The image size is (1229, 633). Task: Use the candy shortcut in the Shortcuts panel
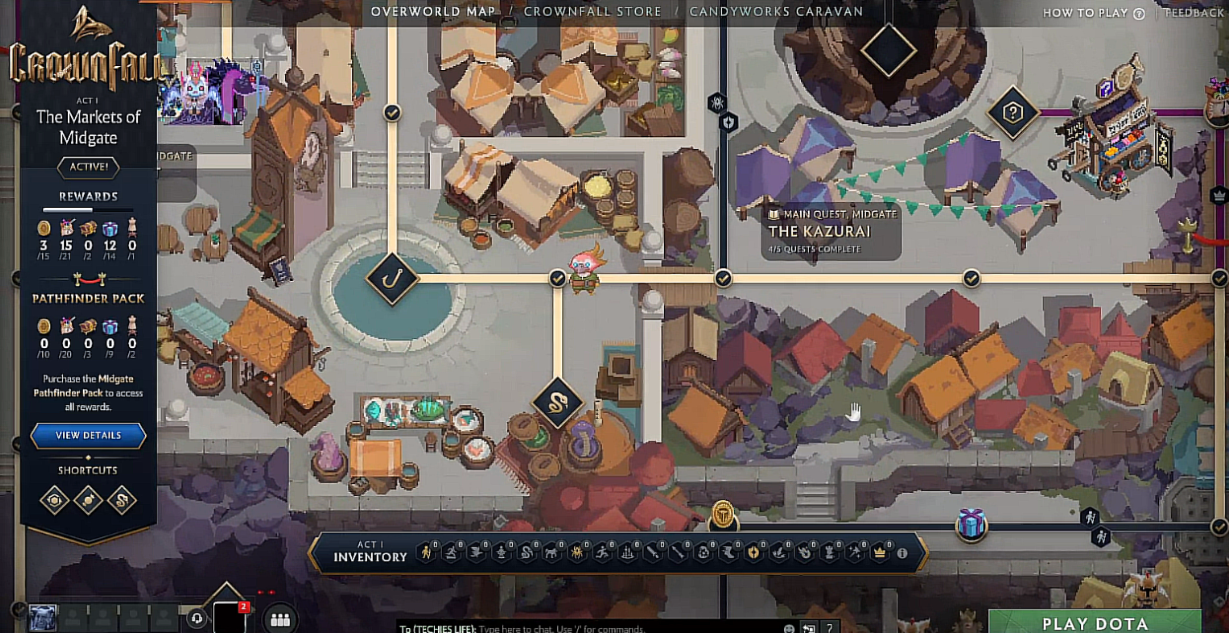pyautogui.click(x=88, y=499)
